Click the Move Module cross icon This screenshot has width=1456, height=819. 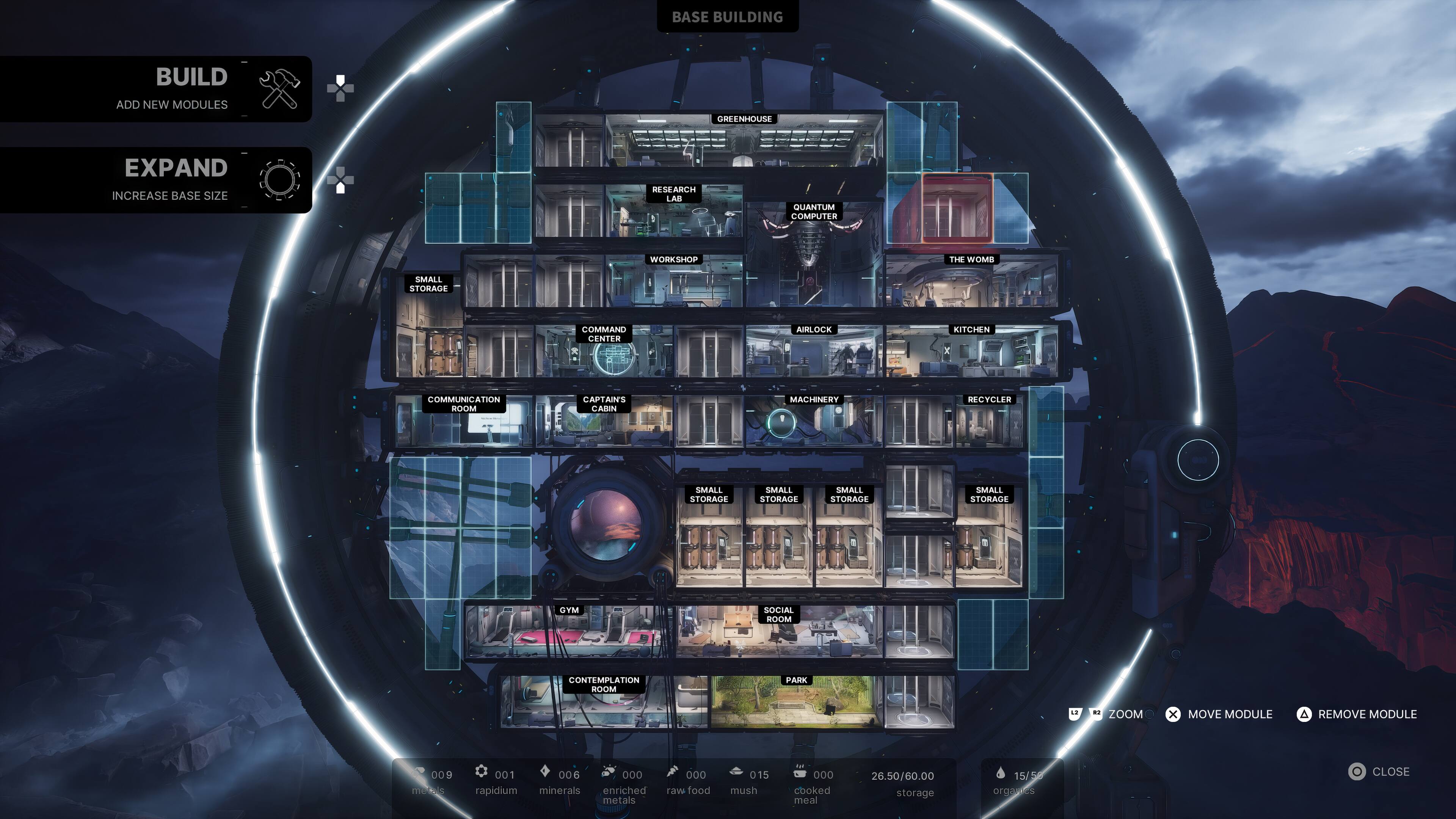[x=1174, y=714]
